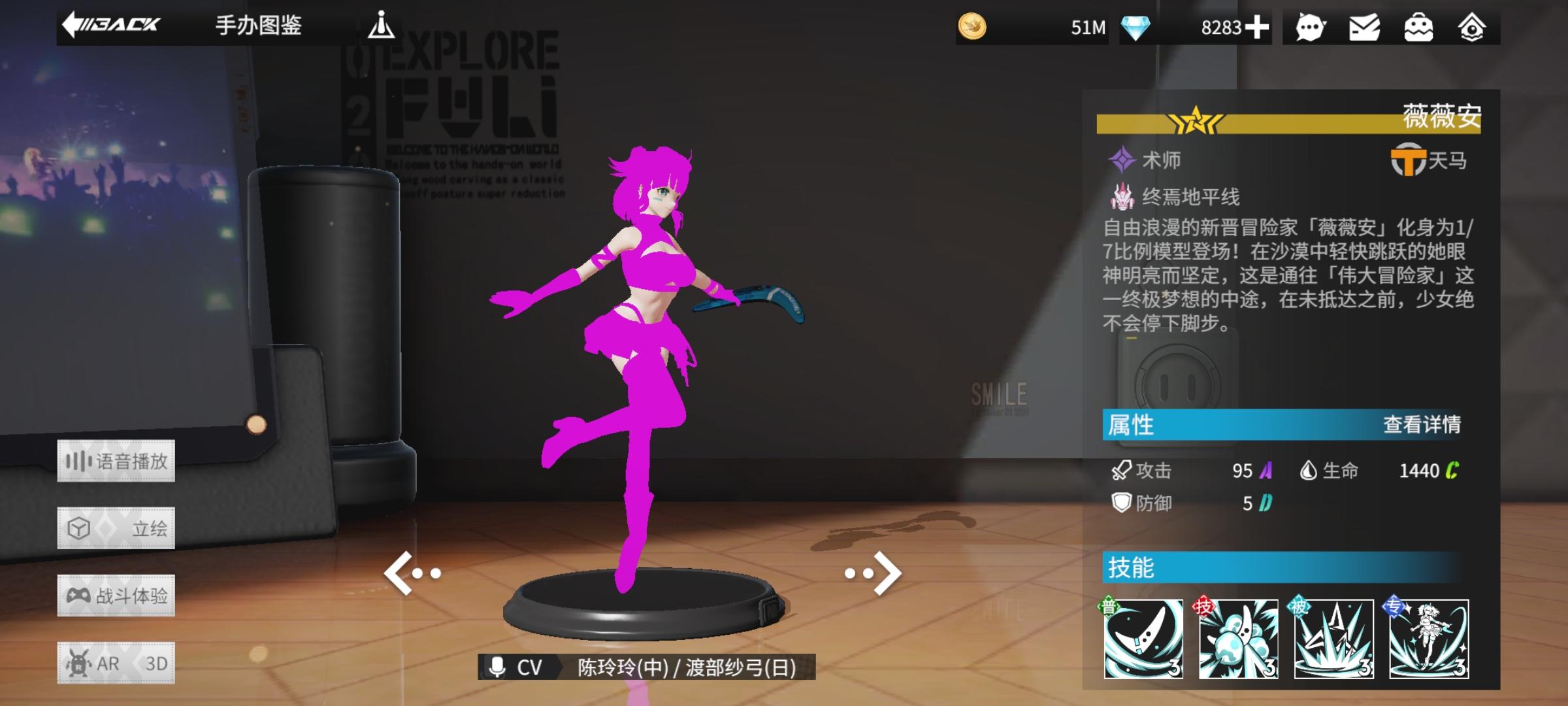Image resolution: width=1568 pixels, height=706 pixels.
Task: Switch to 立绘 illustration view
Action: click(x=116, y=528)
